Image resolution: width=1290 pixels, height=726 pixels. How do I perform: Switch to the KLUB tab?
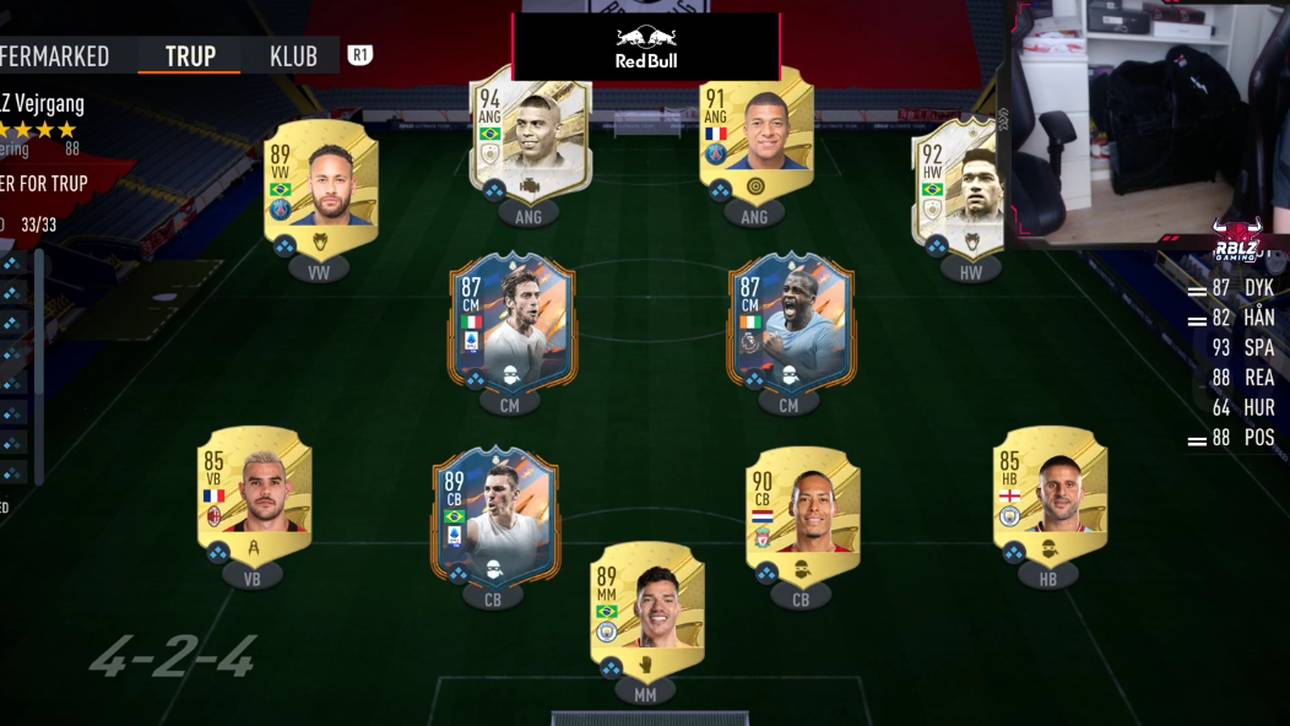tap(293, 57)
